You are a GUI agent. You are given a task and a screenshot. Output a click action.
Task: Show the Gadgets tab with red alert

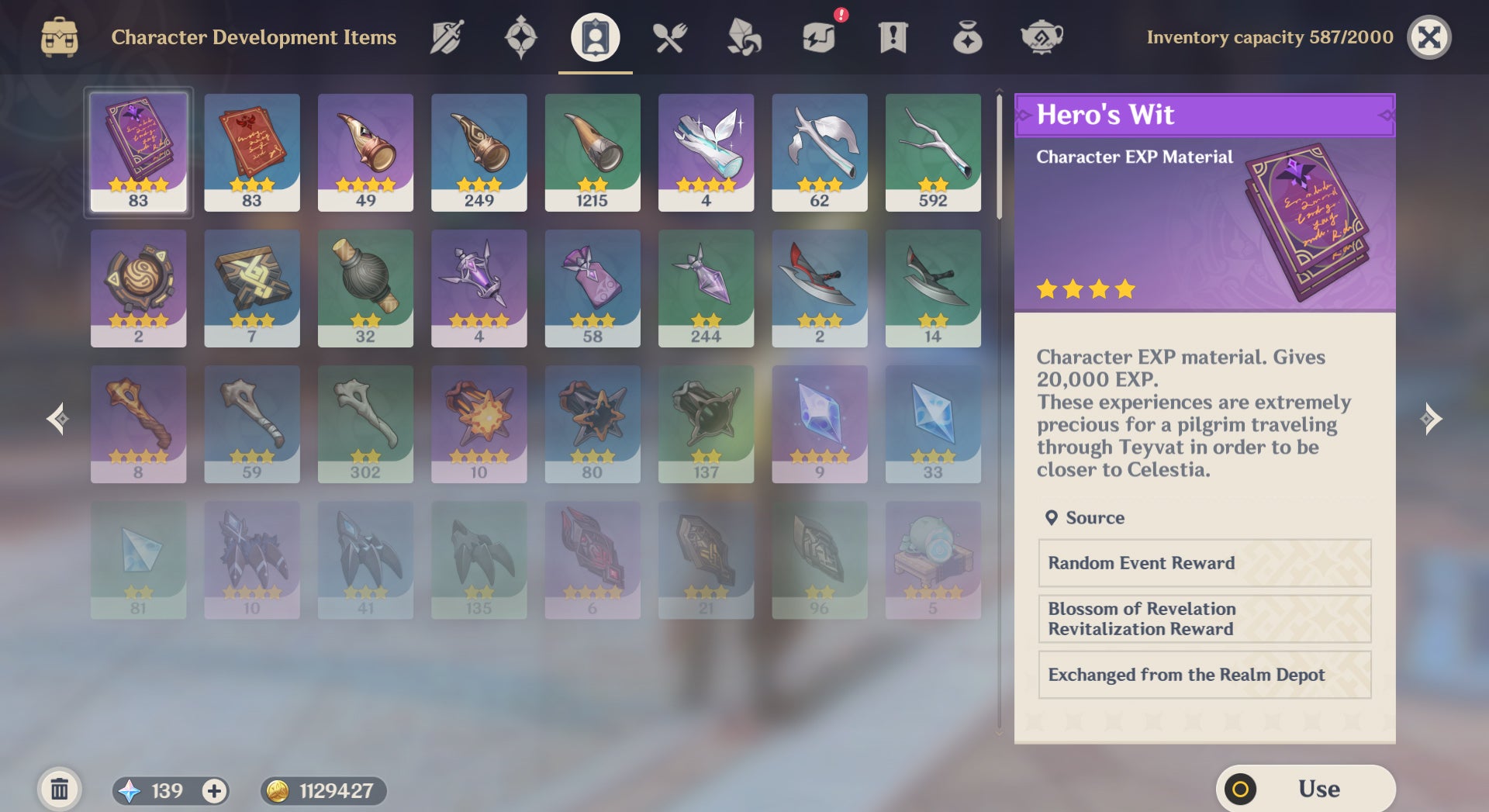[x=819, y=37]
